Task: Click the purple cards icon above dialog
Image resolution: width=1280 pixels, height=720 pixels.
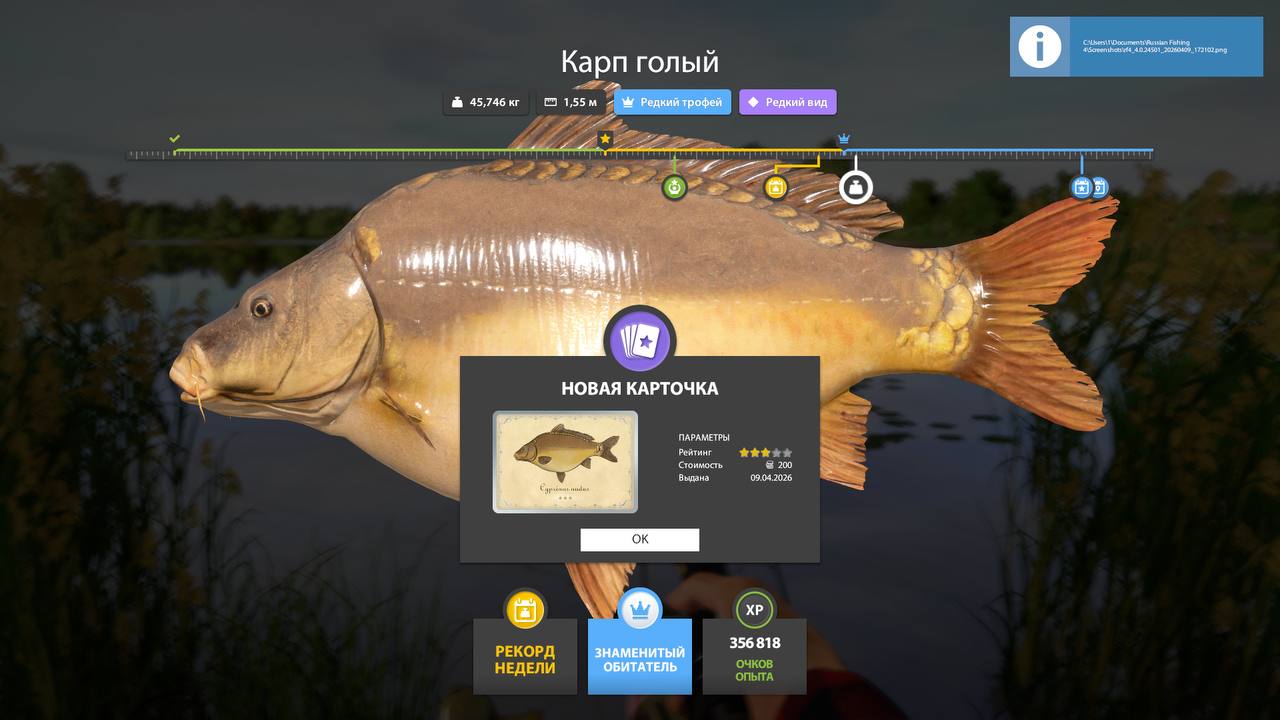Action: pyautogui.click(x=640, y=341)
